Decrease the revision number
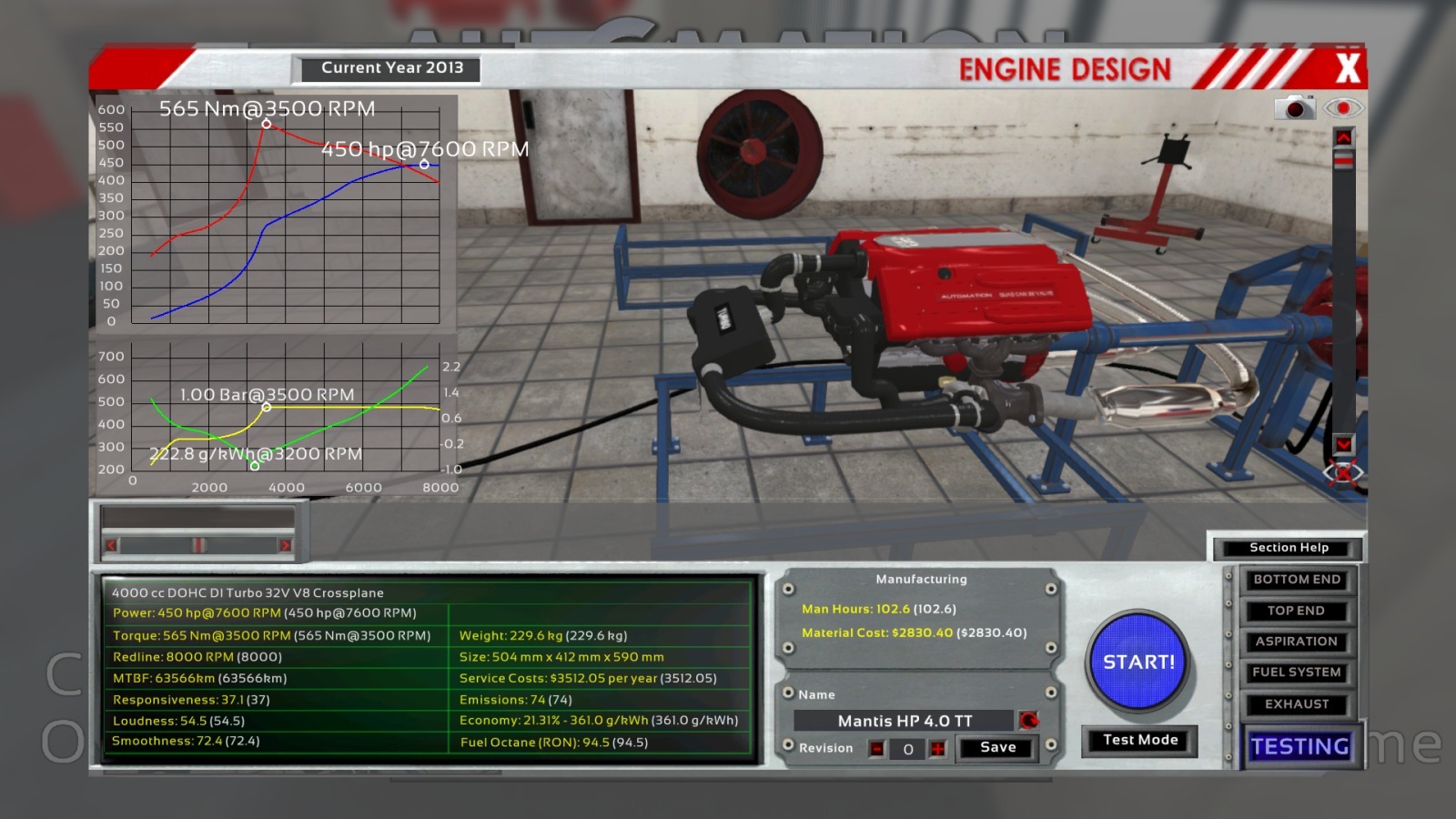Image resolution: width=1456 pixels, height=819 pixels. tap(876, 749)
